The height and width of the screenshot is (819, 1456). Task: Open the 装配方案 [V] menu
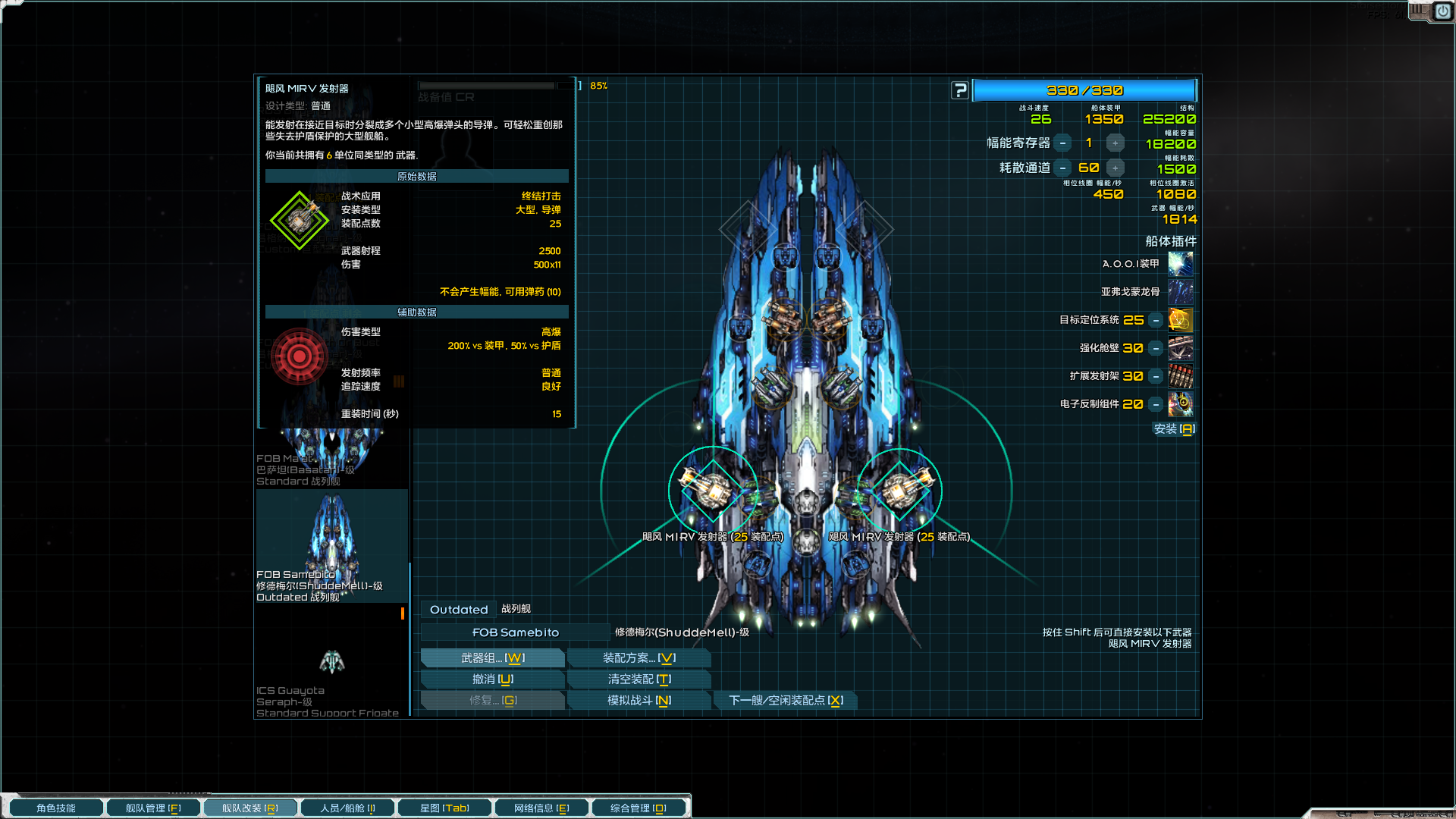click(639, 657)
